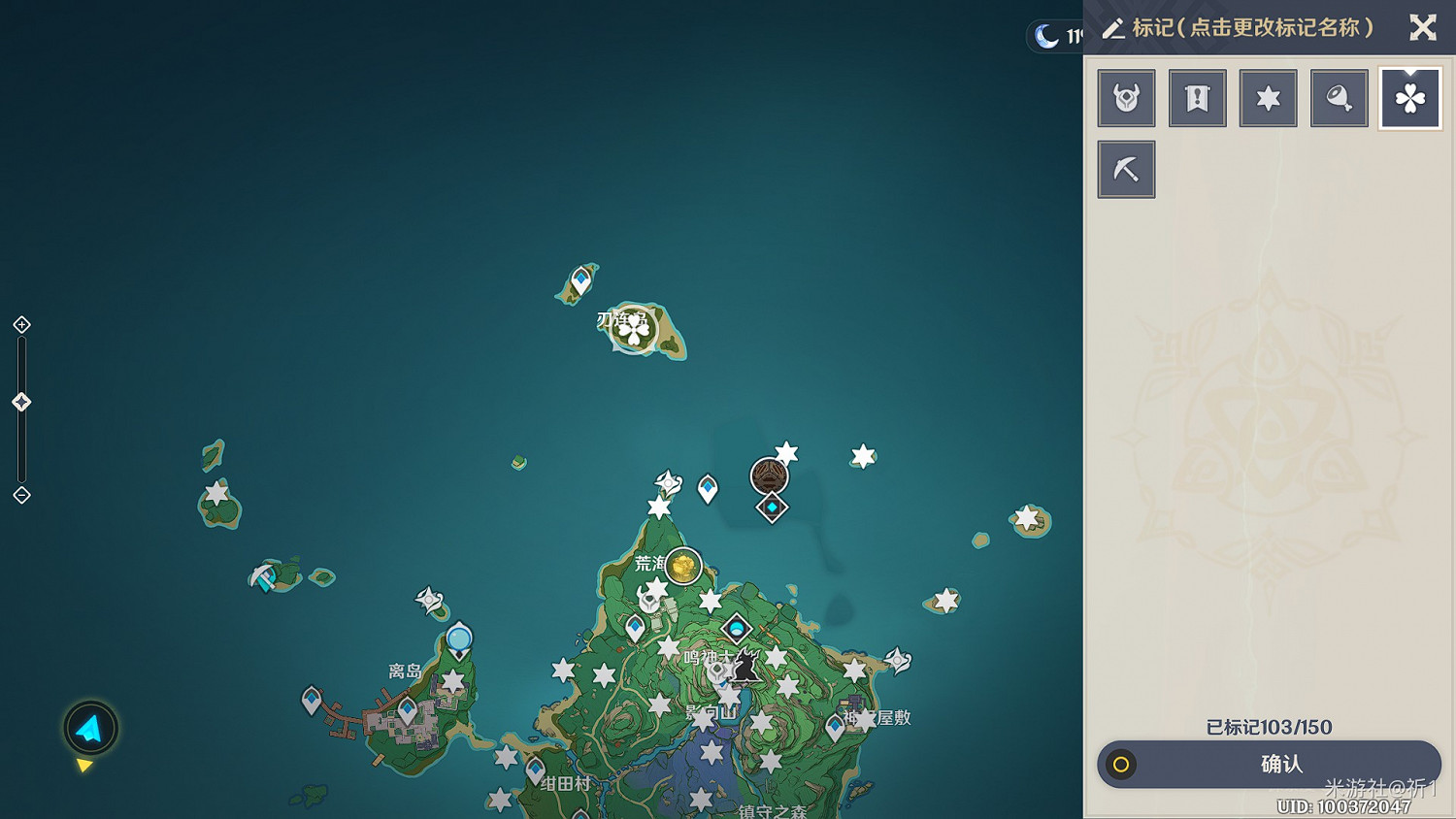This screenshot has height=819, width=1456.
Task: Pick the star marker icon
Action: pyautogui.click(x=1268, y=98)
